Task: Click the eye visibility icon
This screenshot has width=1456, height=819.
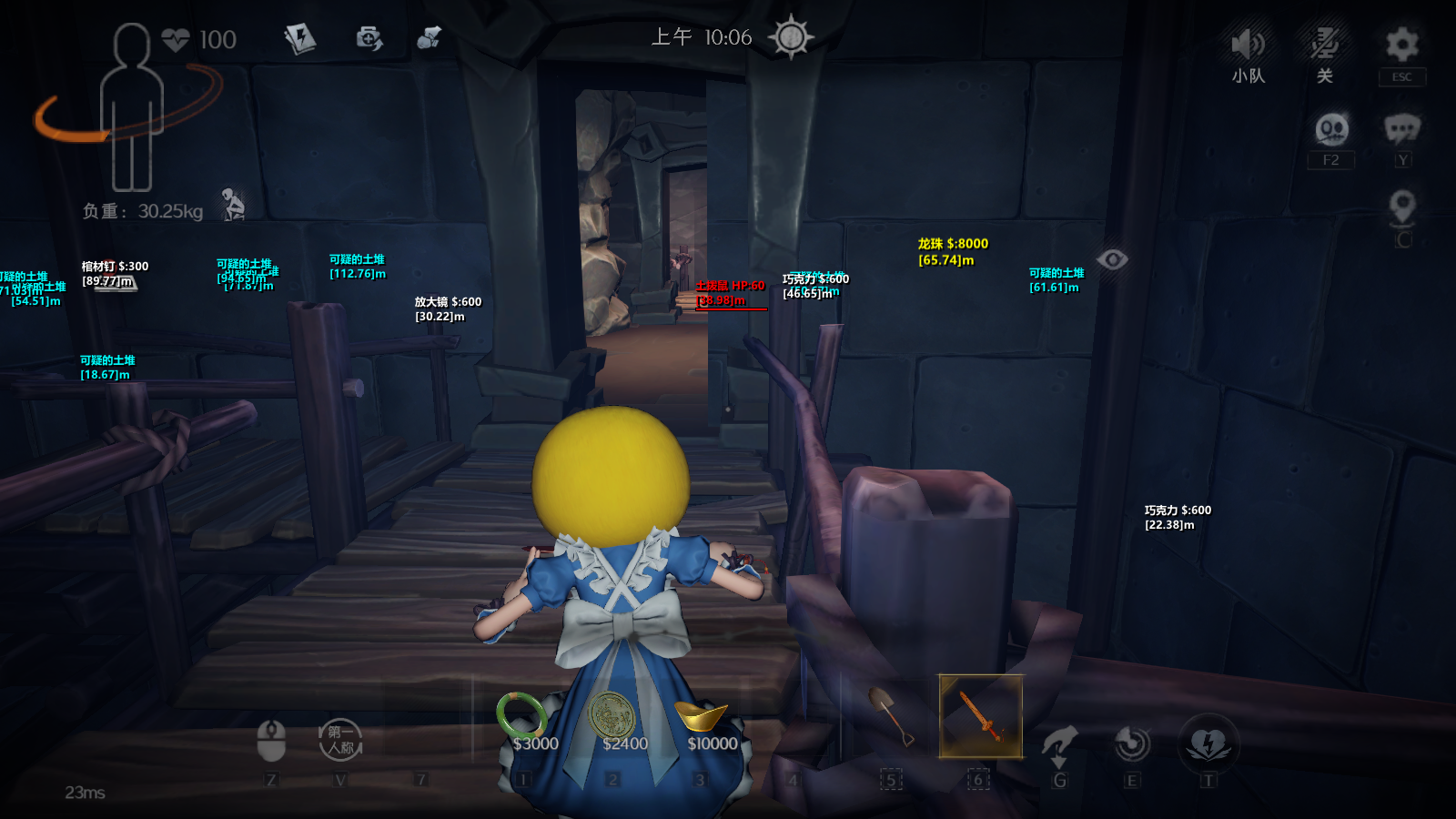Action: tap(1112, 260)
